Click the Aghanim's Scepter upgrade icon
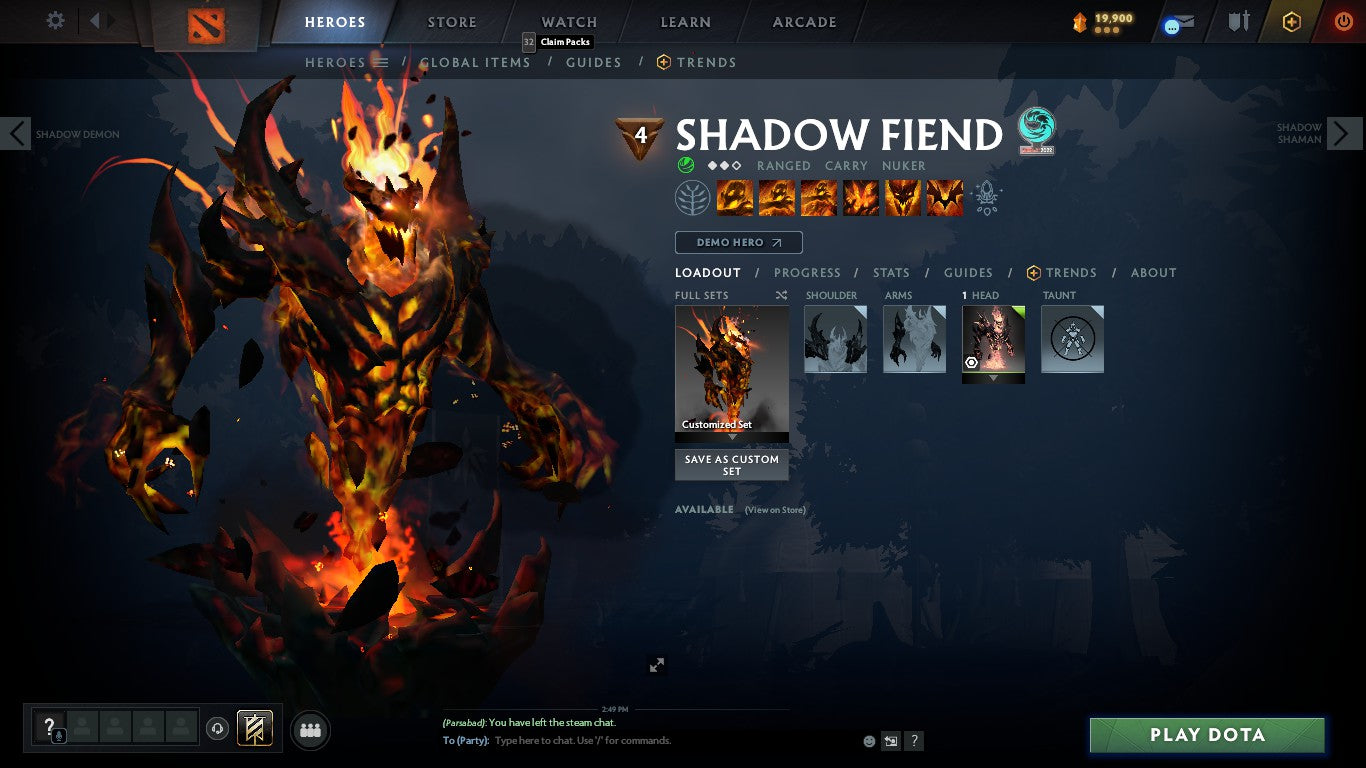The height and width of the screenshot is (768, 1366). coord(987,198)
